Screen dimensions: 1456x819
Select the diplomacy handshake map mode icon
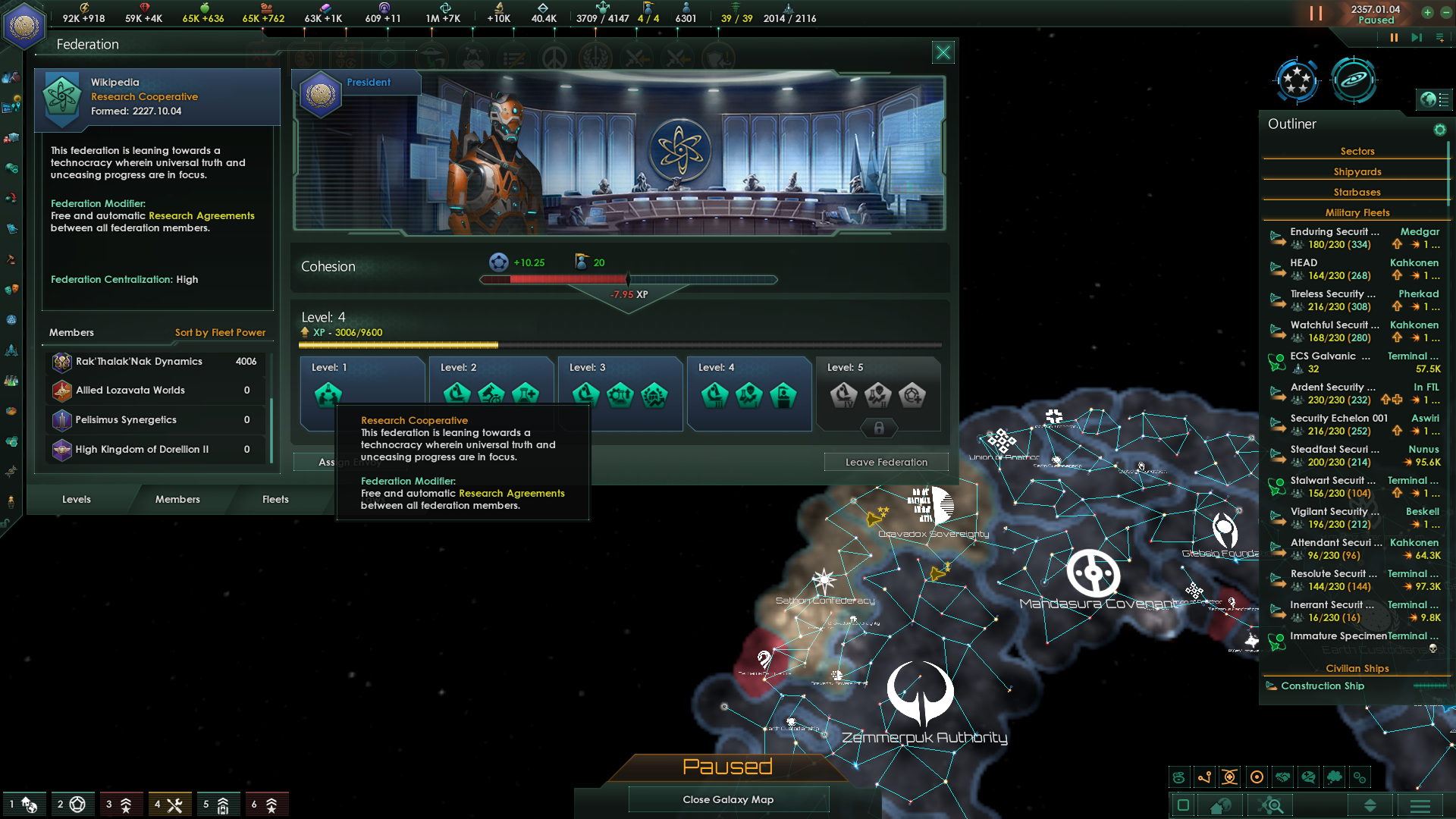tap(1282, 777)
